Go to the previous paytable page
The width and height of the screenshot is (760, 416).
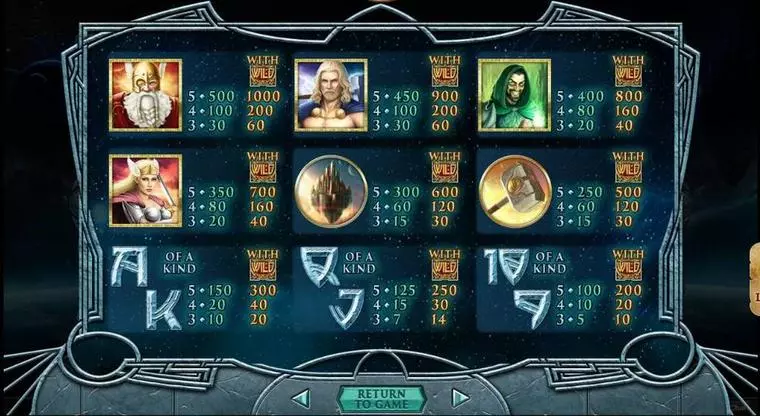(298, 398)
